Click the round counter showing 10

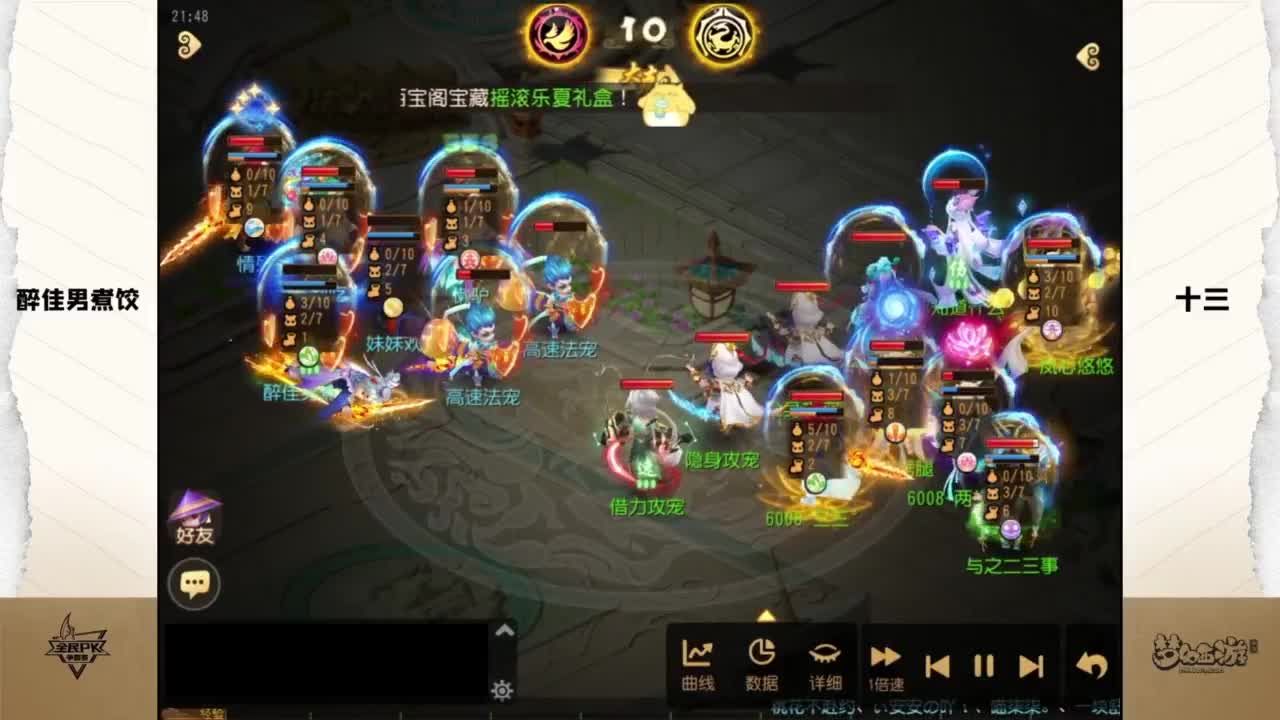coord(641,30)
